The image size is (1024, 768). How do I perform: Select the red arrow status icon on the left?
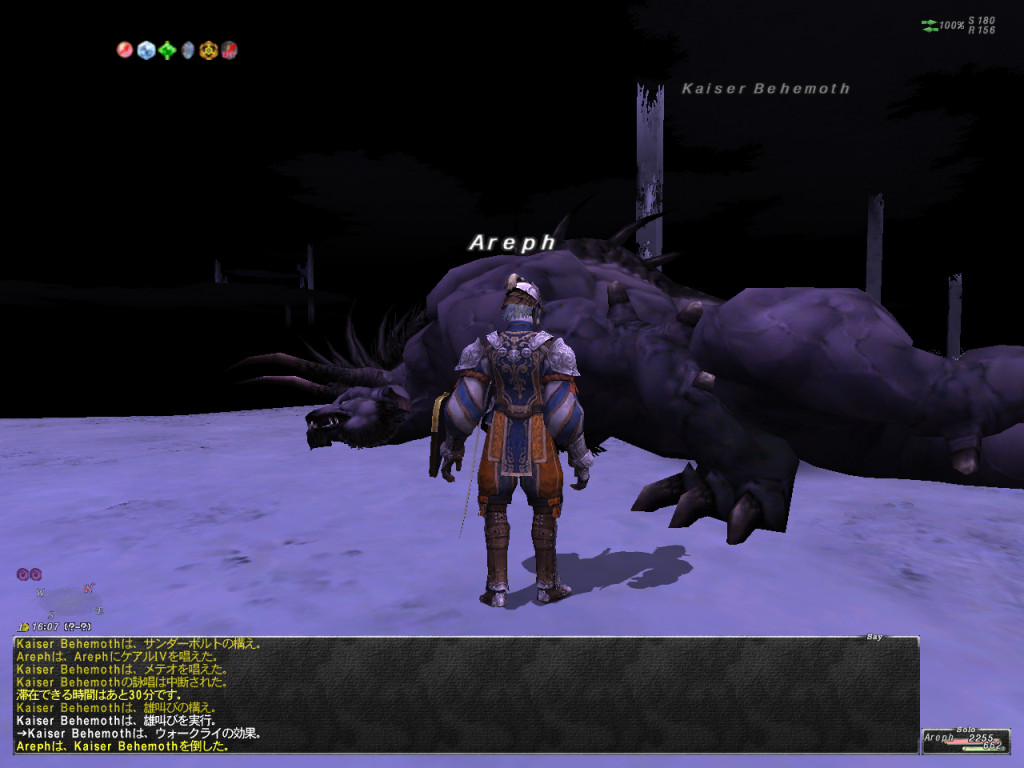point(125,49)
